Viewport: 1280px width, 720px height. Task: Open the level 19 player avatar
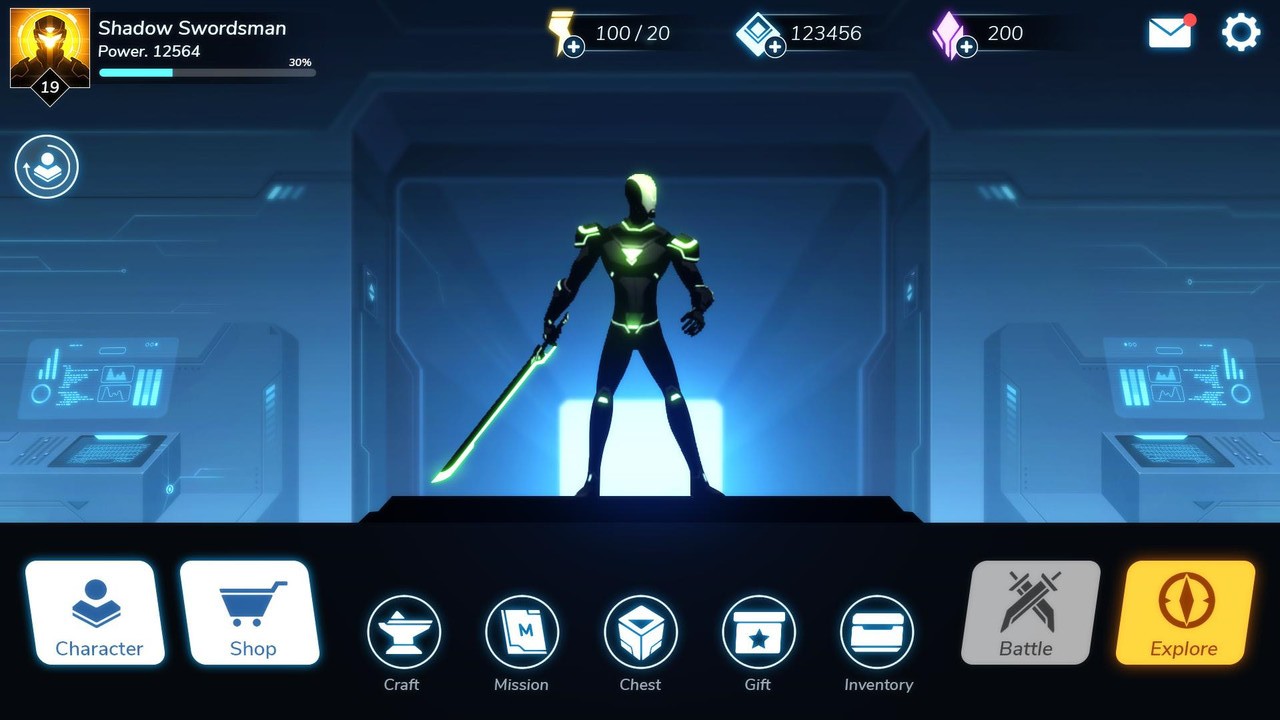point(49,48)
